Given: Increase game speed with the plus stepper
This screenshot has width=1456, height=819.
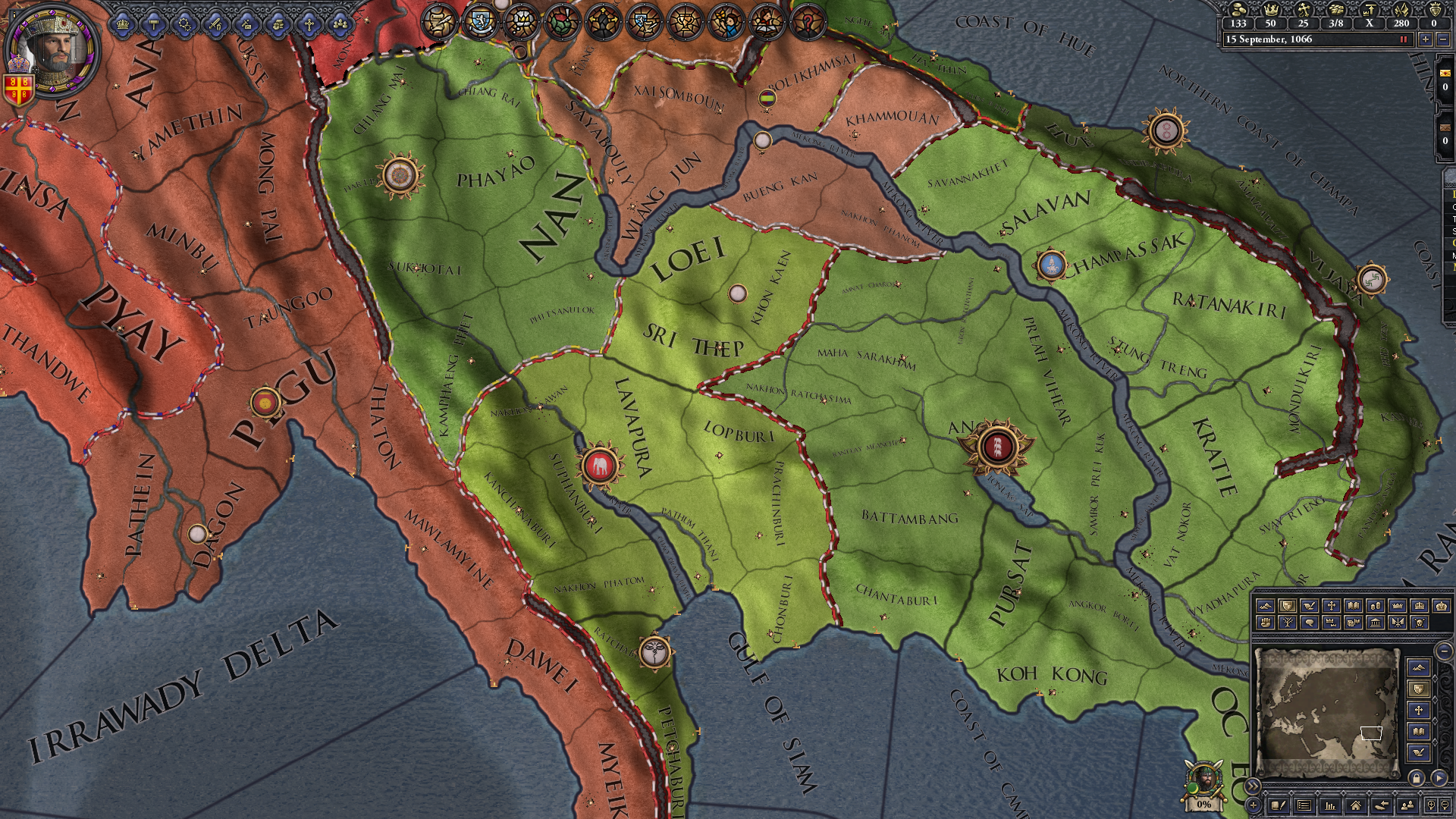Looking at the screenshot, I should point(1426,39).
